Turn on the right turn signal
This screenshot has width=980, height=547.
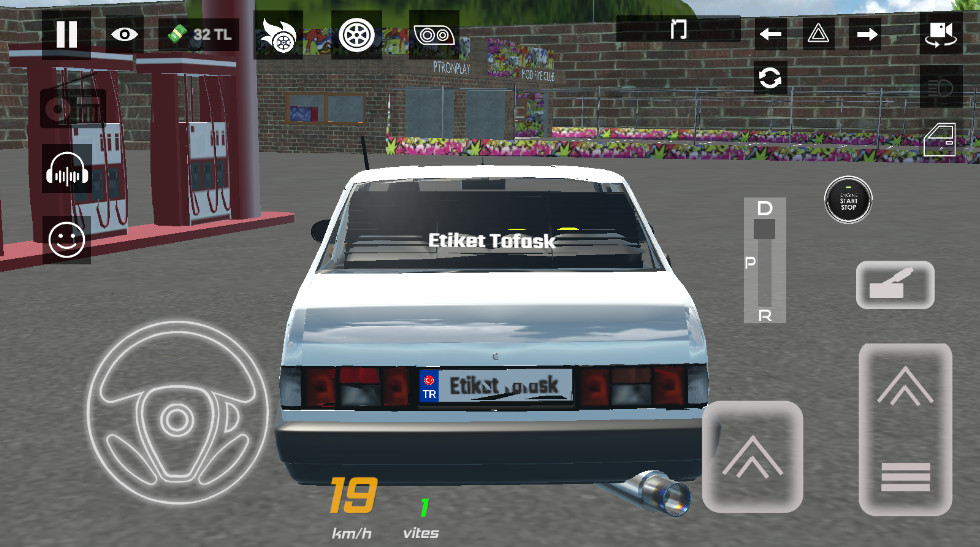866,35
